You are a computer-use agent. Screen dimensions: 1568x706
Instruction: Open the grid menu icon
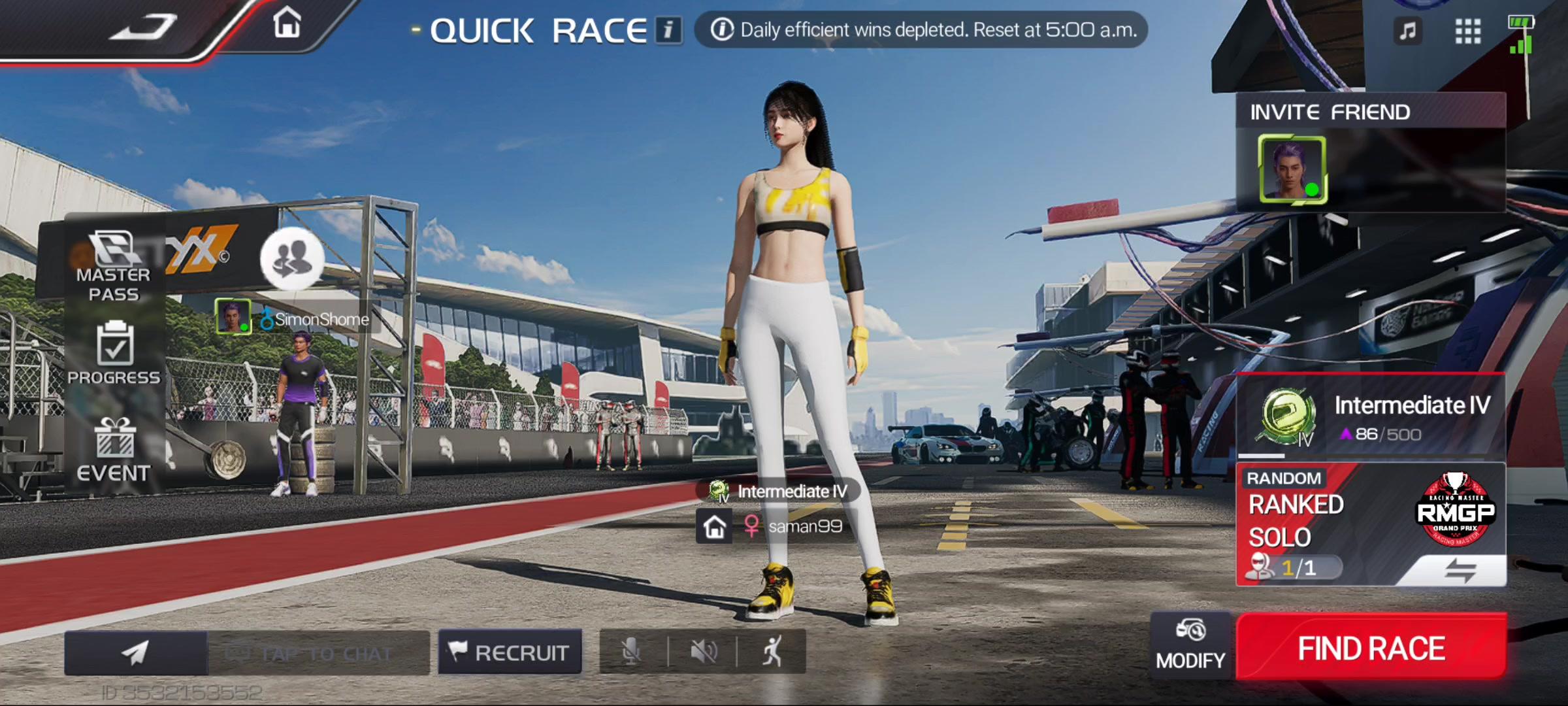(x=1467, y=30)
